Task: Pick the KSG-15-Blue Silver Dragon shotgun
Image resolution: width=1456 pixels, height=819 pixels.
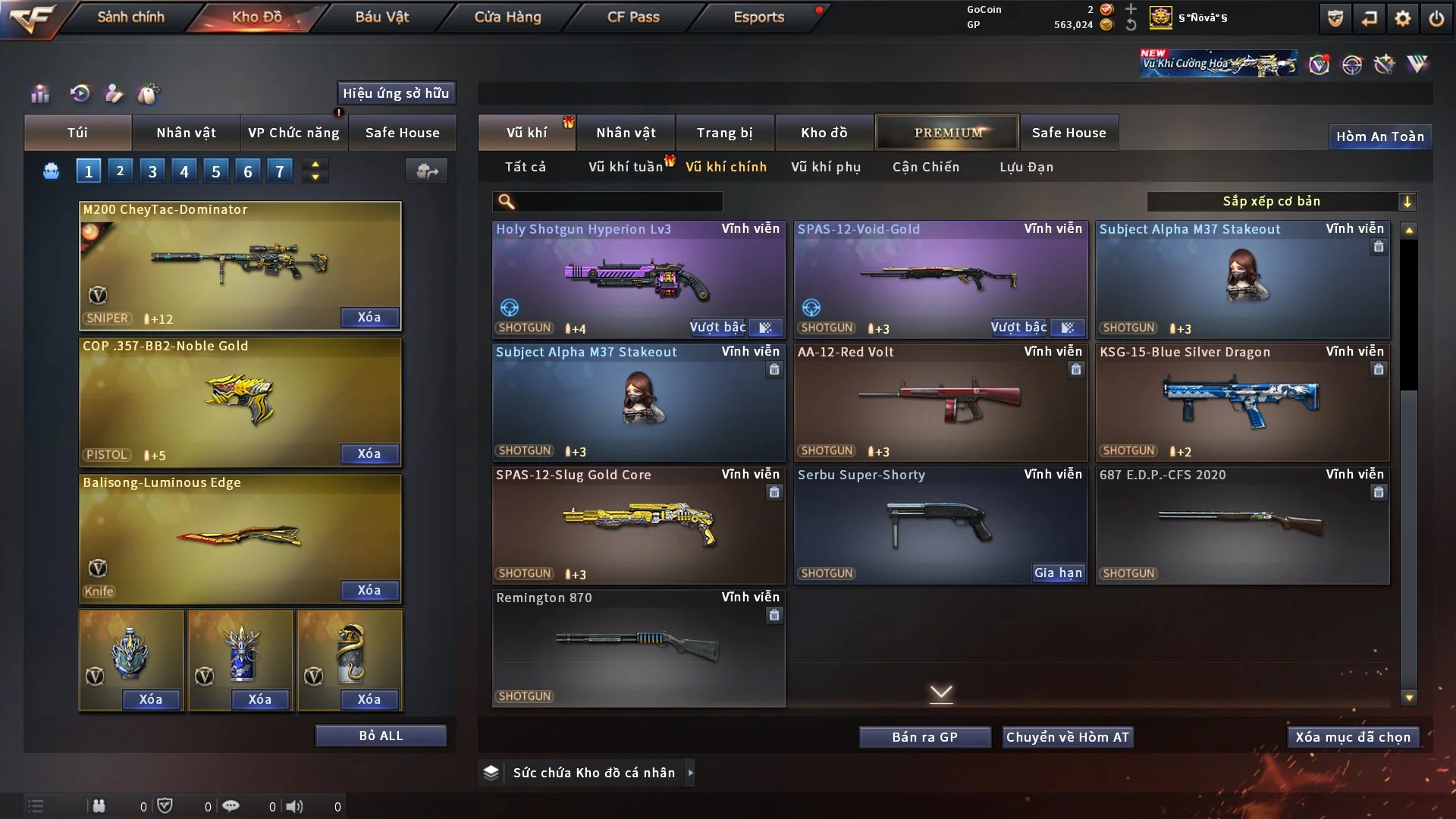Action: click(x=1241, y=402)
